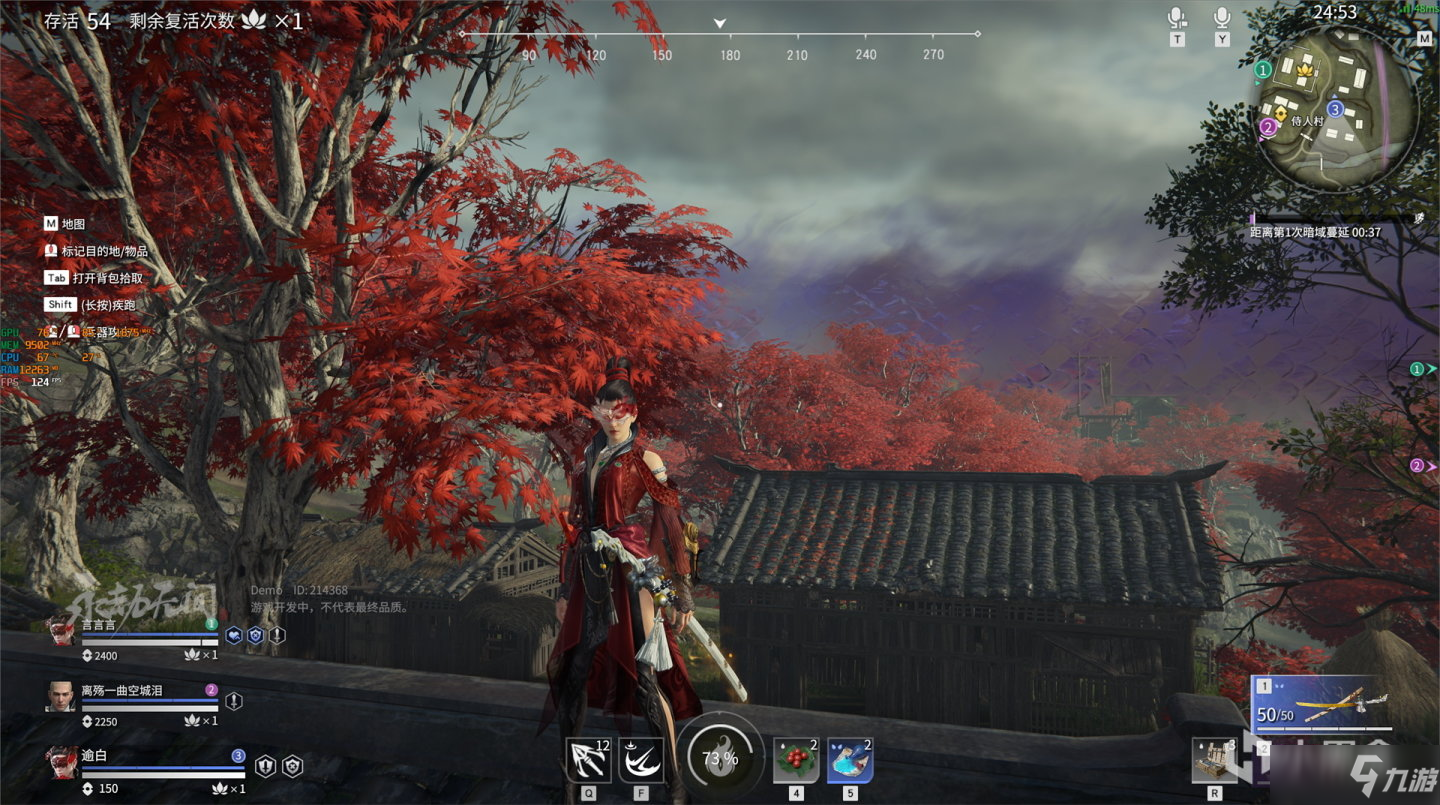Screen dimensions: 1440x805
Task: Toggle the plain microphone voice icon
Action: pyautogui.click(x=1221, y=18)
